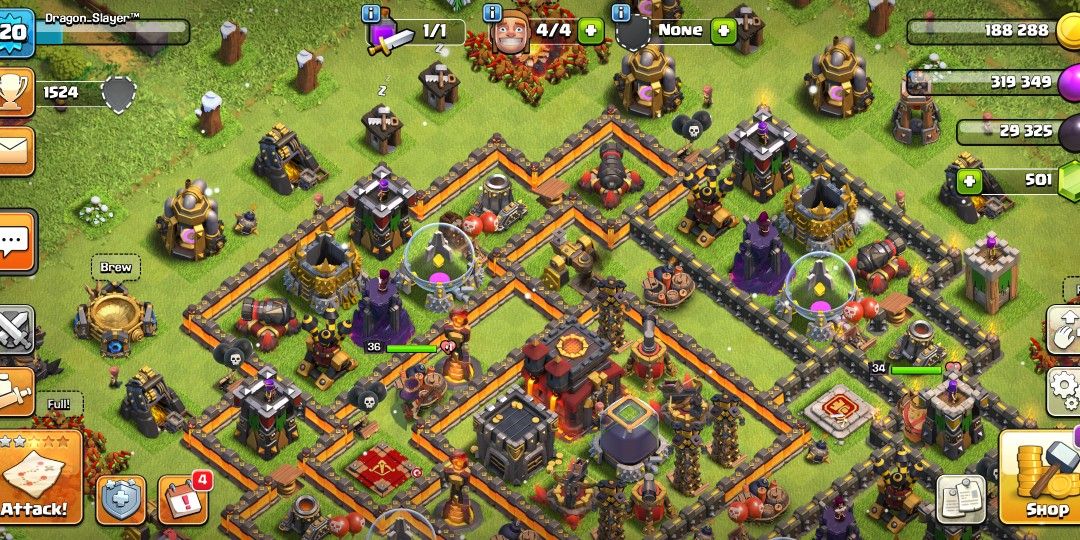The image size is (1080, 540).
Task: Show info for the shield status
Action: click(620, 13)
